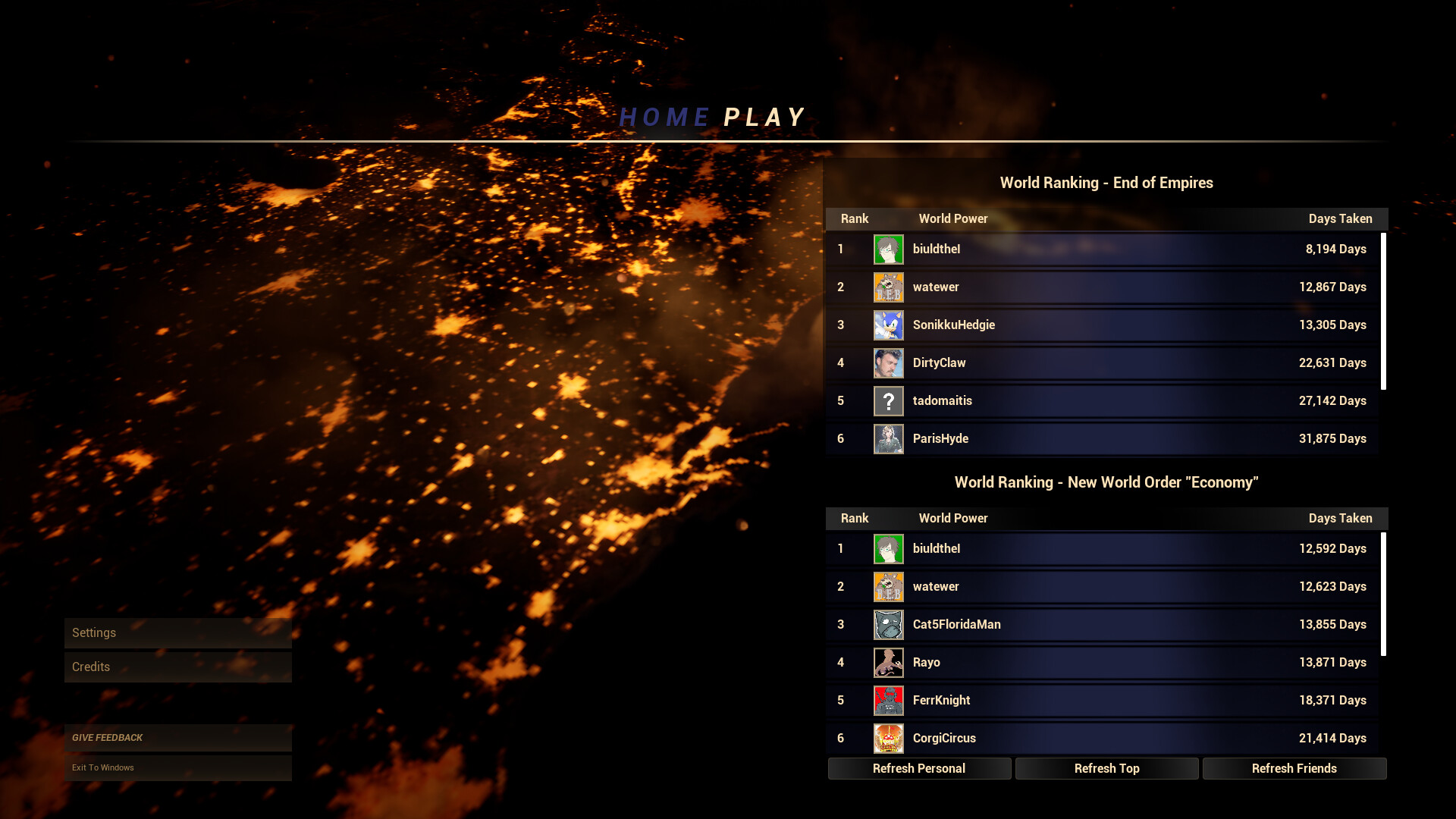Viewport: 1456px width, 819px height.
Task: Click Rayo's avatar in the Economy leaderboard
Action: [888, 662]
